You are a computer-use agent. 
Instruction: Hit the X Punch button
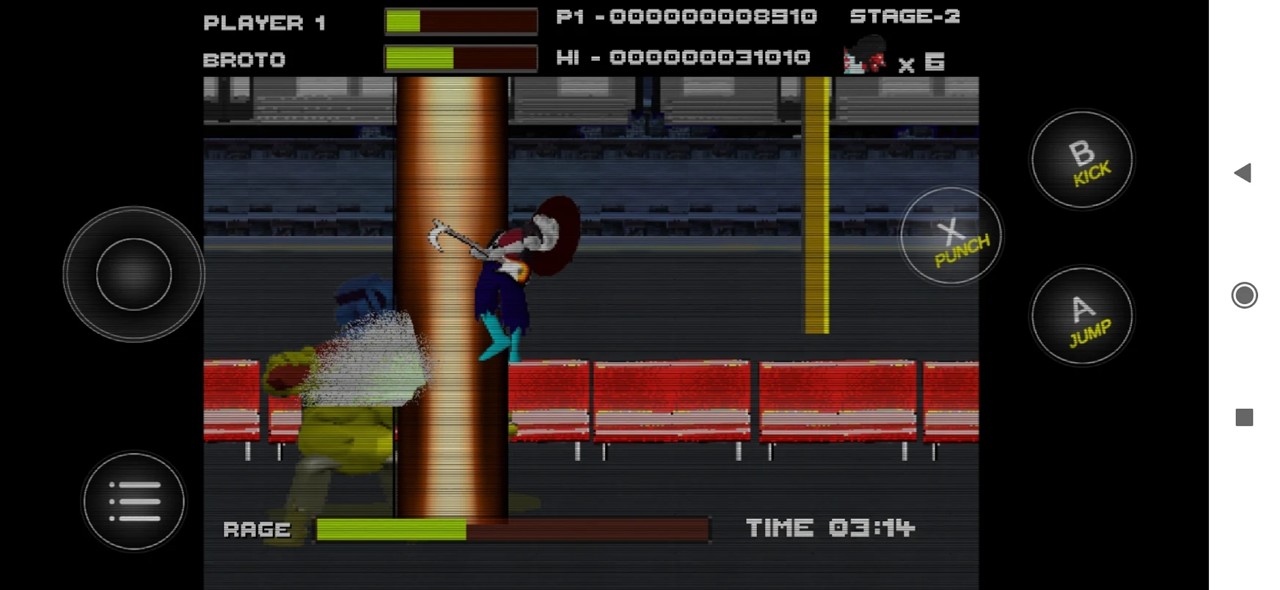[951, 236]
